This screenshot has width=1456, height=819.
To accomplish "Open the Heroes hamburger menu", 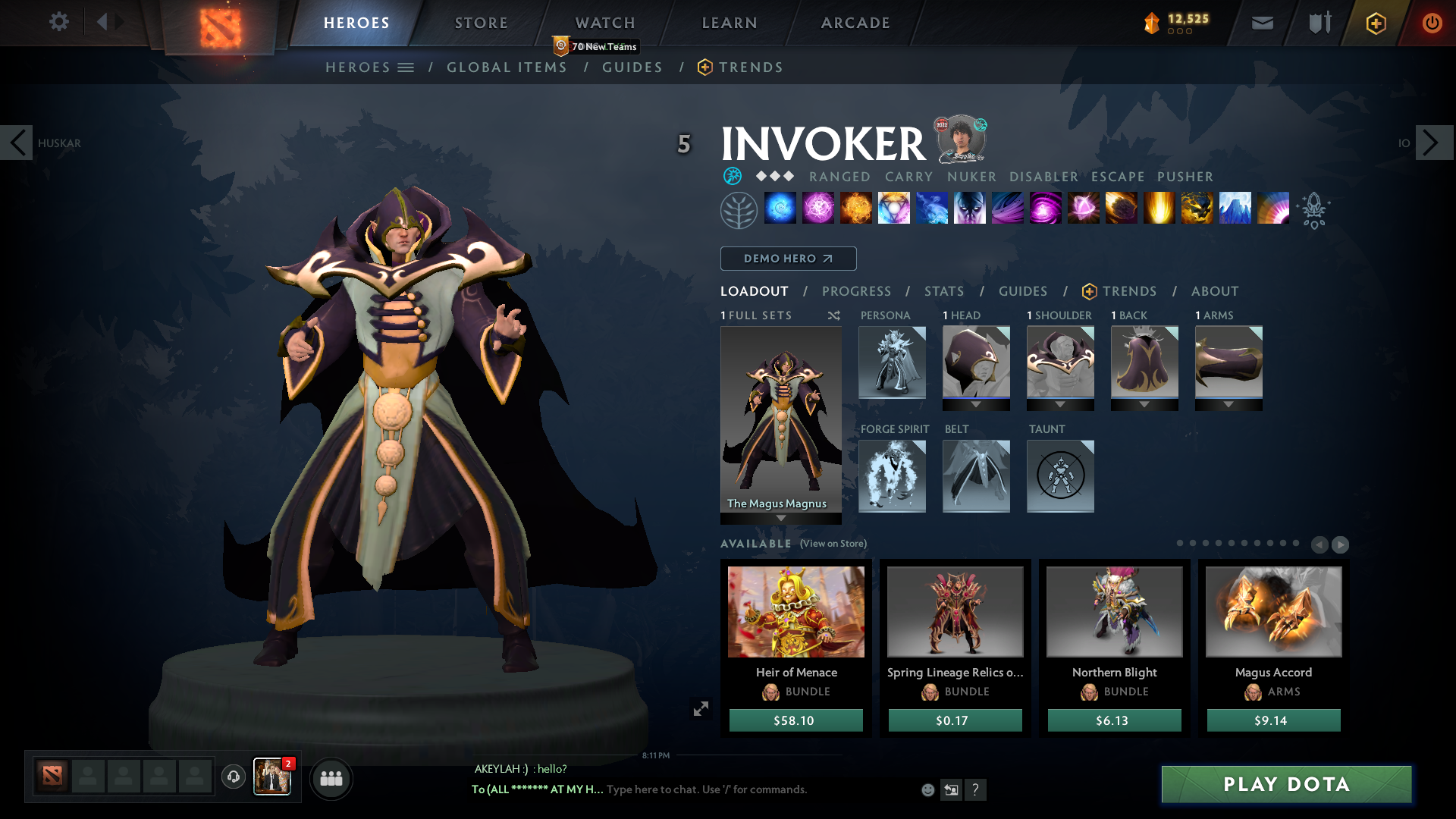I will click(x=406, y=67).
